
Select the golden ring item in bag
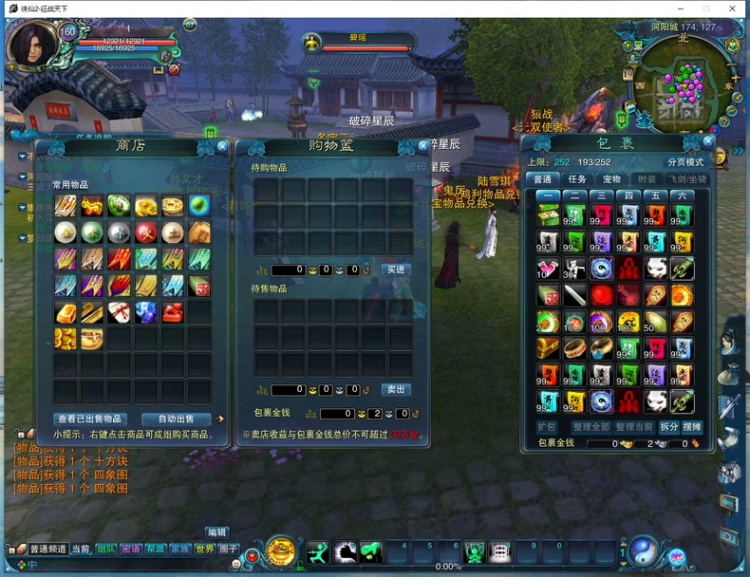point(576,348)
